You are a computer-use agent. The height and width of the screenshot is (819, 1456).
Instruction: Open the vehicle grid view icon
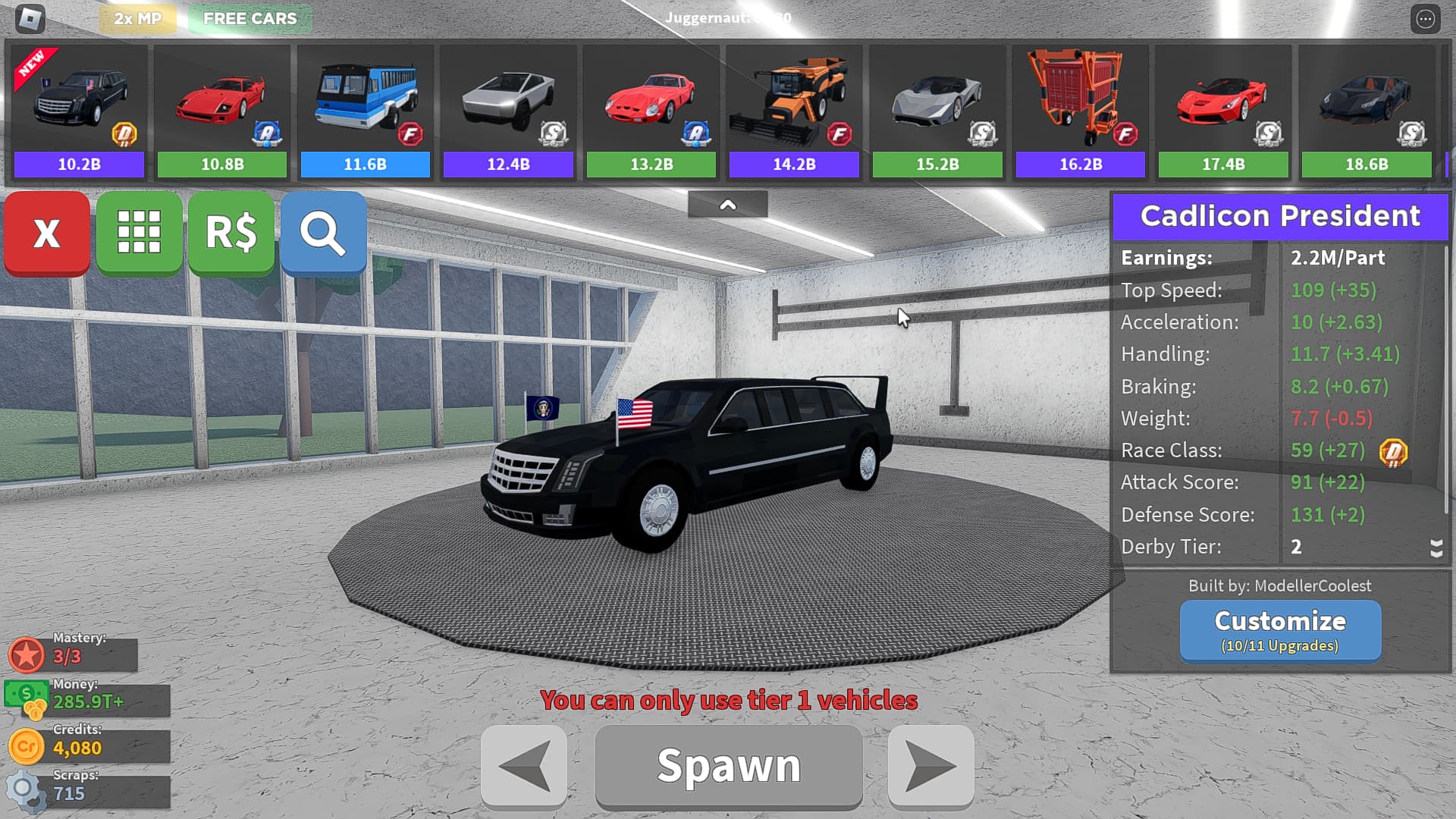139,233
